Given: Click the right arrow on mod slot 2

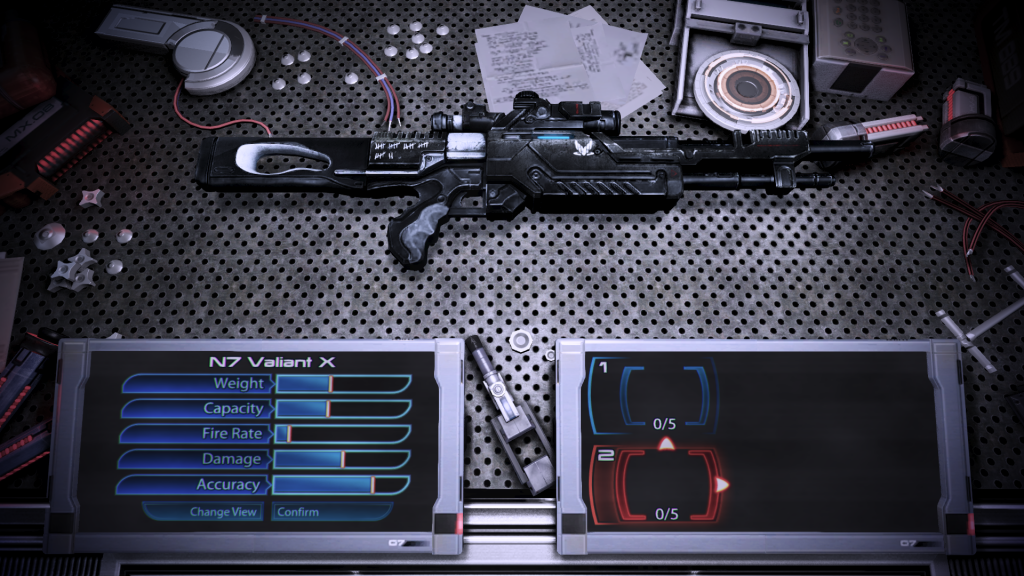Looking at the screenshot, I should pos(722,485).
